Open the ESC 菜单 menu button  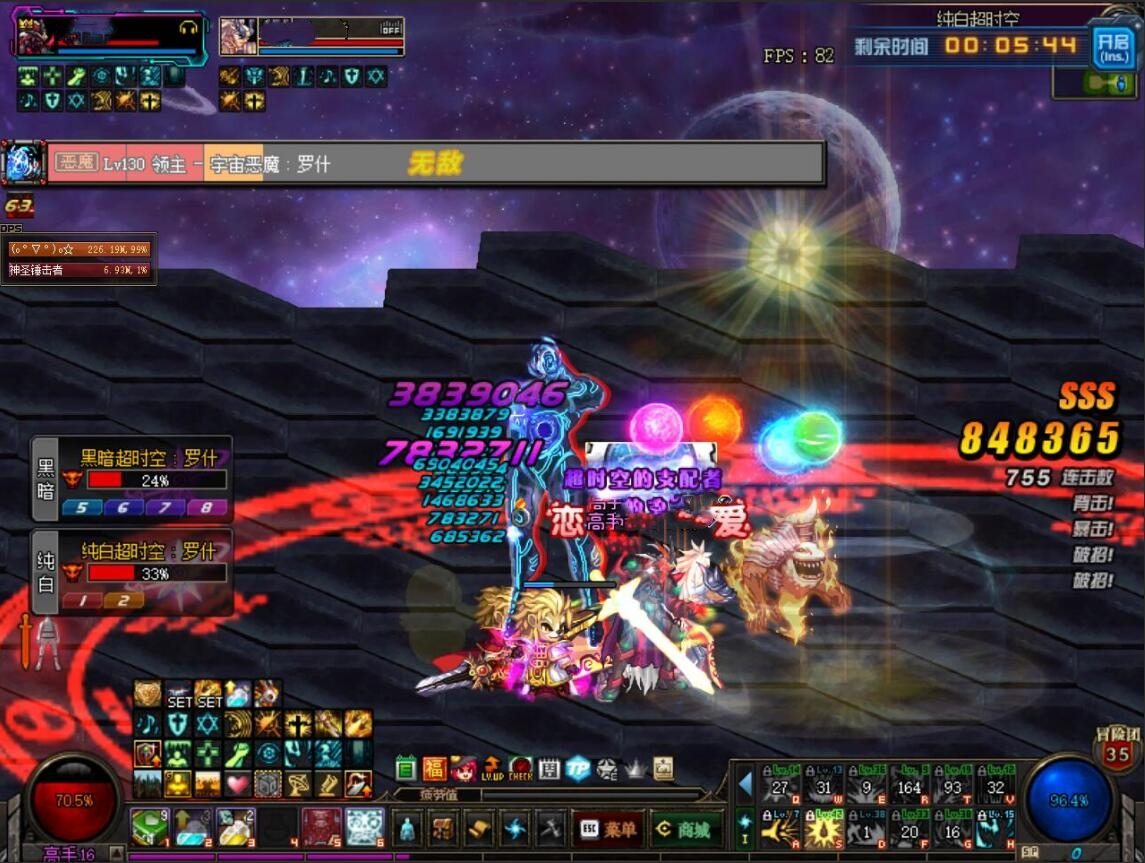pos(606,829)
